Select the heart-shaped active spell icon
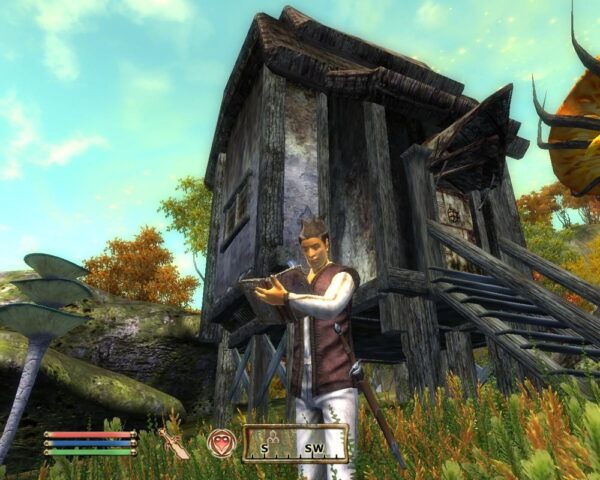This screenshot has height=480, width=600. [x=220, y=442]
